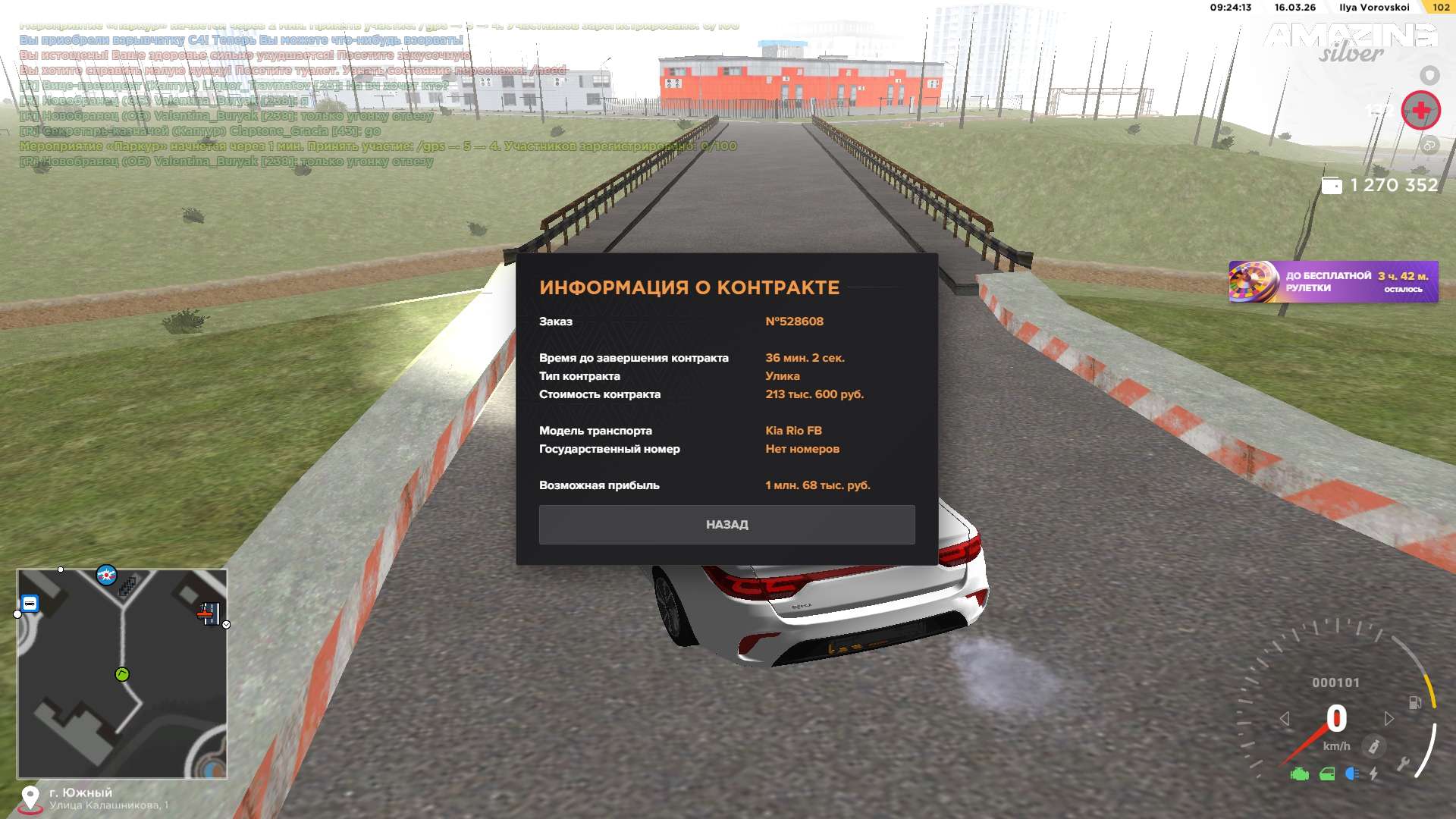Image resolution: width=1456 pixels, height=819 pixels.
Task: Go back with the НАЗАД button
Action: 726,525
